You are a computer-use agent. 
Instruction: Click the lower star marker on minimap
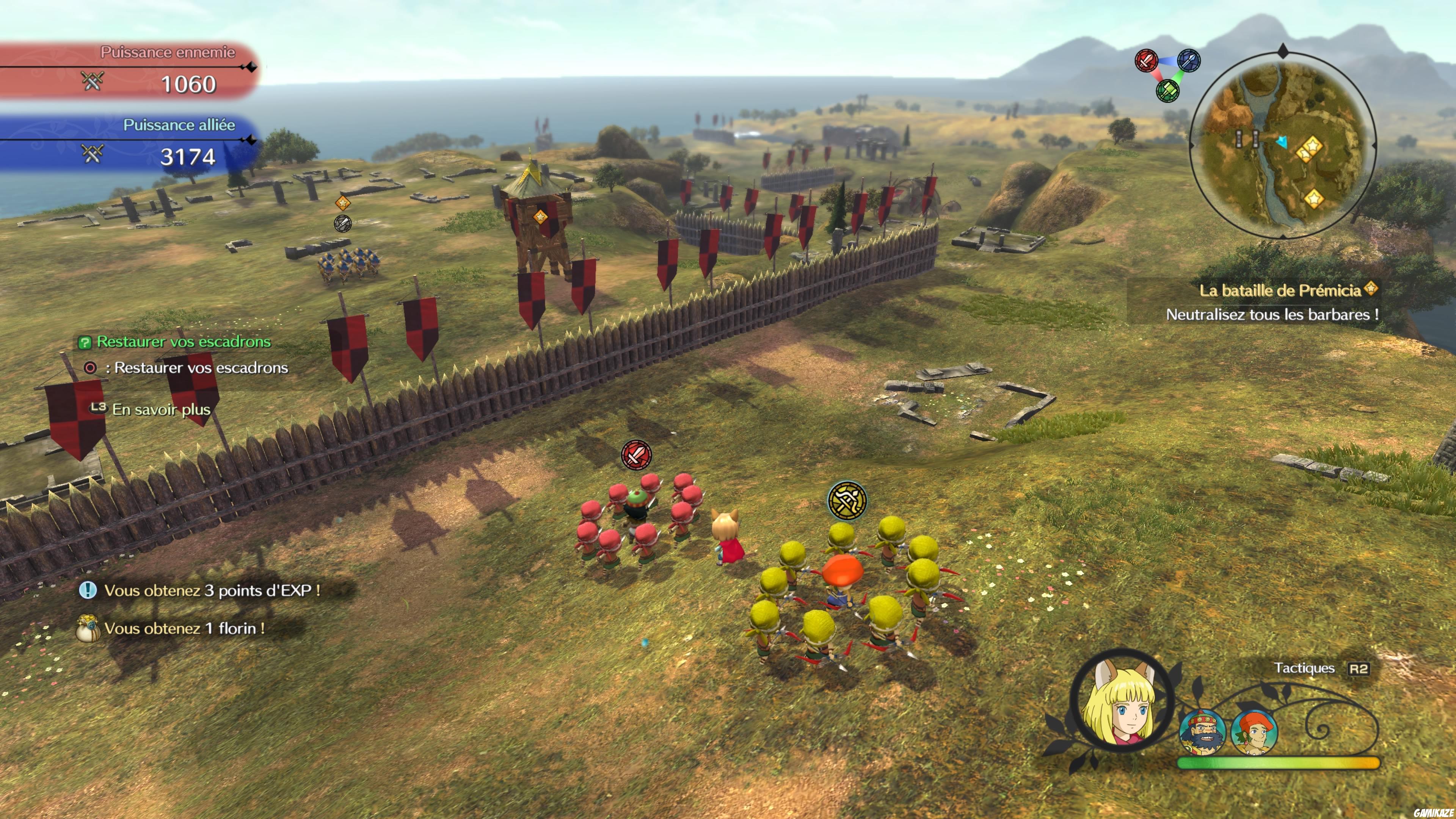click(x=1313, y=198)
